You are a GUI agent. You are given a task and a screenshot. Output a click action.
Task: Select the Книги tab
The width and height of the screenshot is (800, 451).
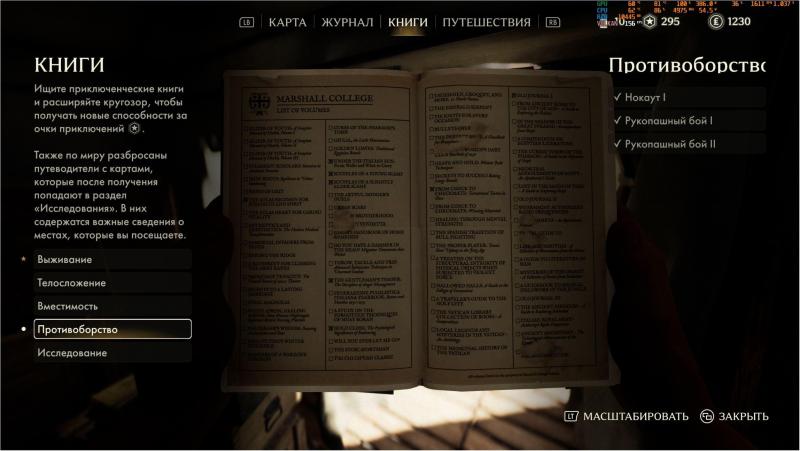pos(407,22)
